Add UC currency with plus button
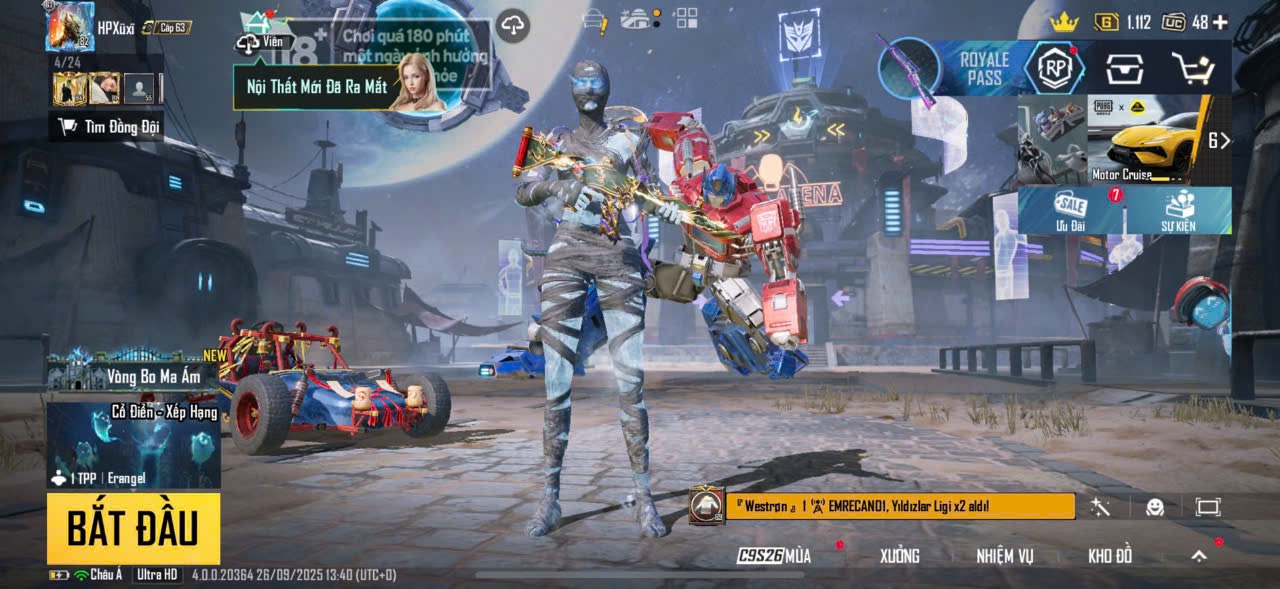Image resolution: width=1280 pixels, height=589 pixels. [x=1221, y=22]
